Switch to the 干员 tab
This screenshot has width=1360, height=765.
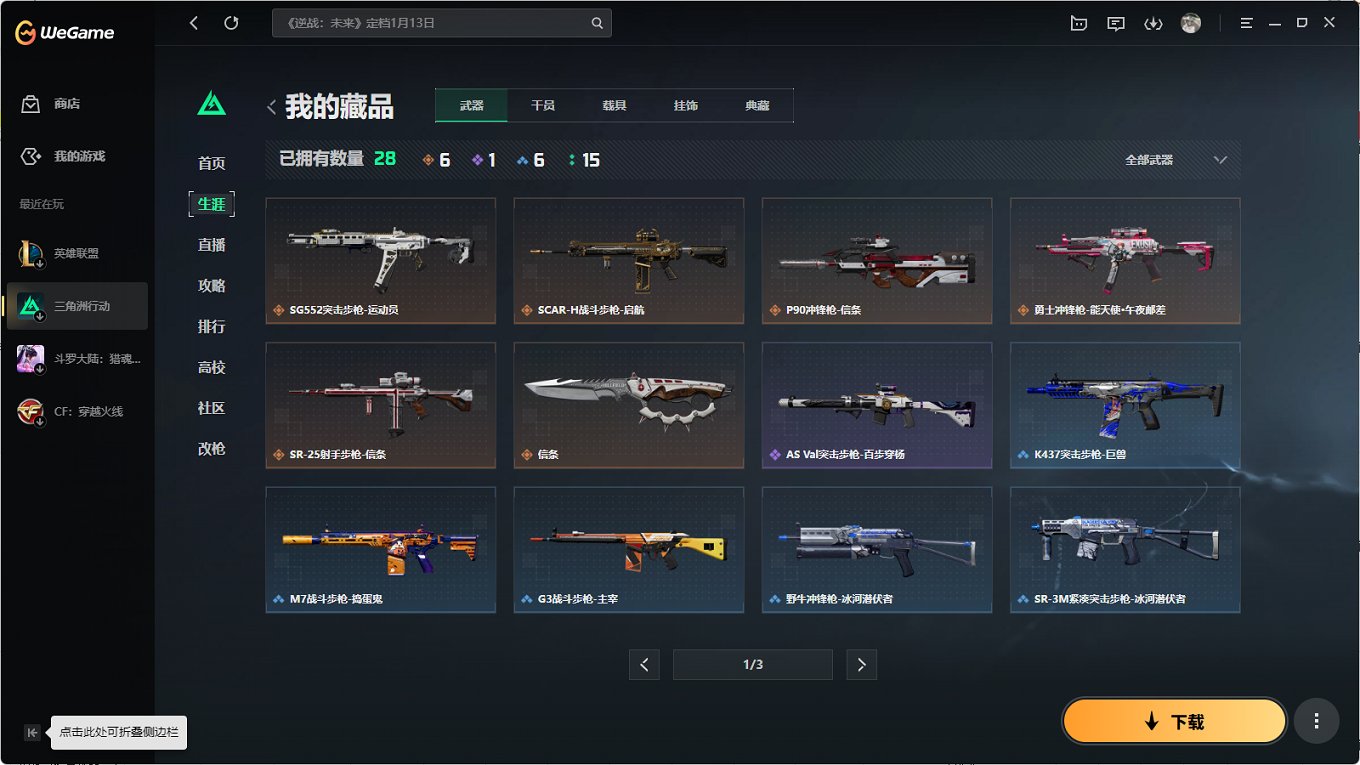point(542,104)
